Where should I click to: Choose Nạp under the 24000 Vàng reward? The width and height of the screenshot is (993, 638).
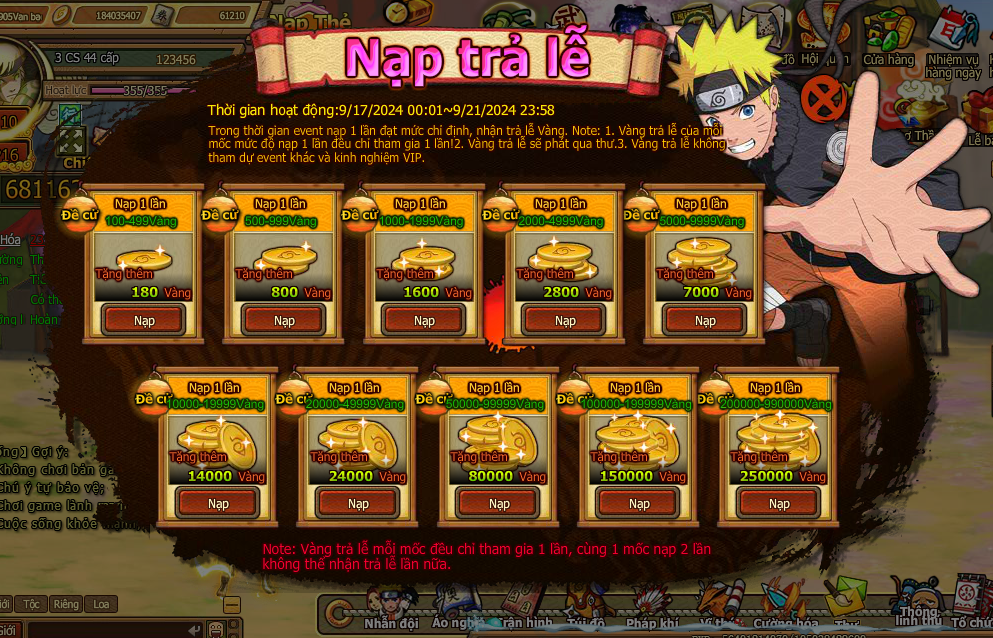pos(358,504)
